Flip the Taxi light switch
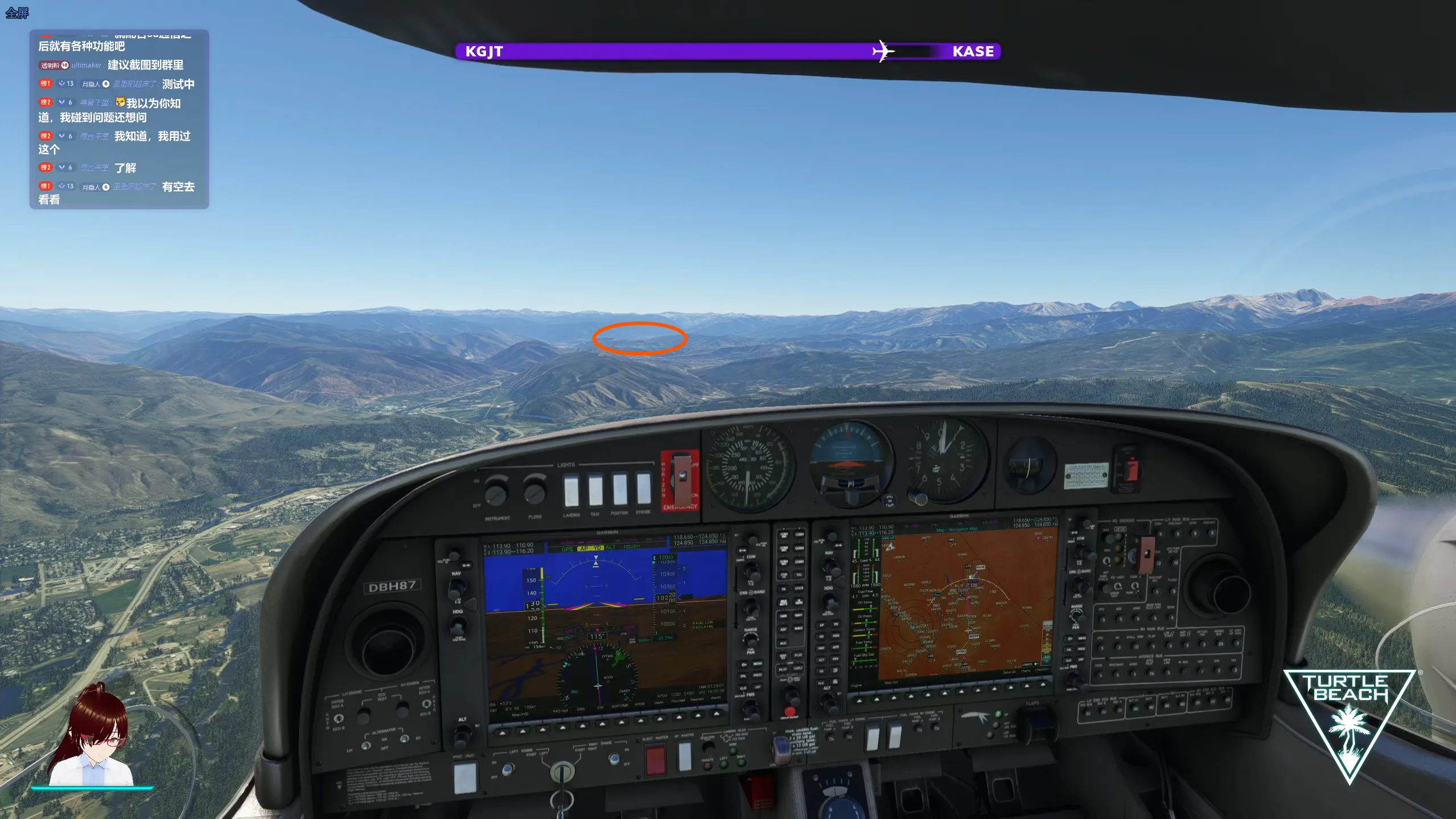 [595, 490]
